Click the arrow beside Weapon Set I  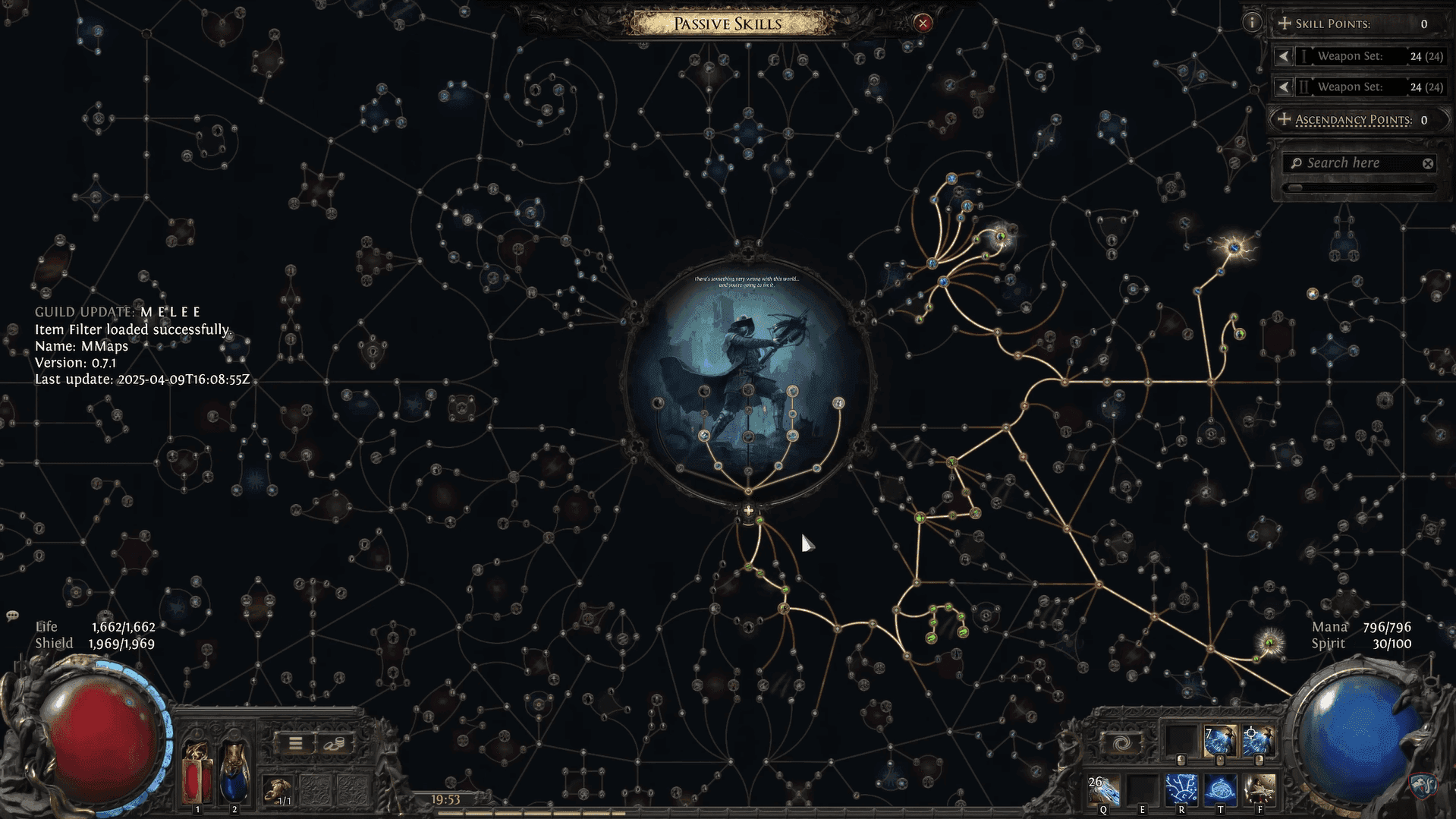point(1283,55)
